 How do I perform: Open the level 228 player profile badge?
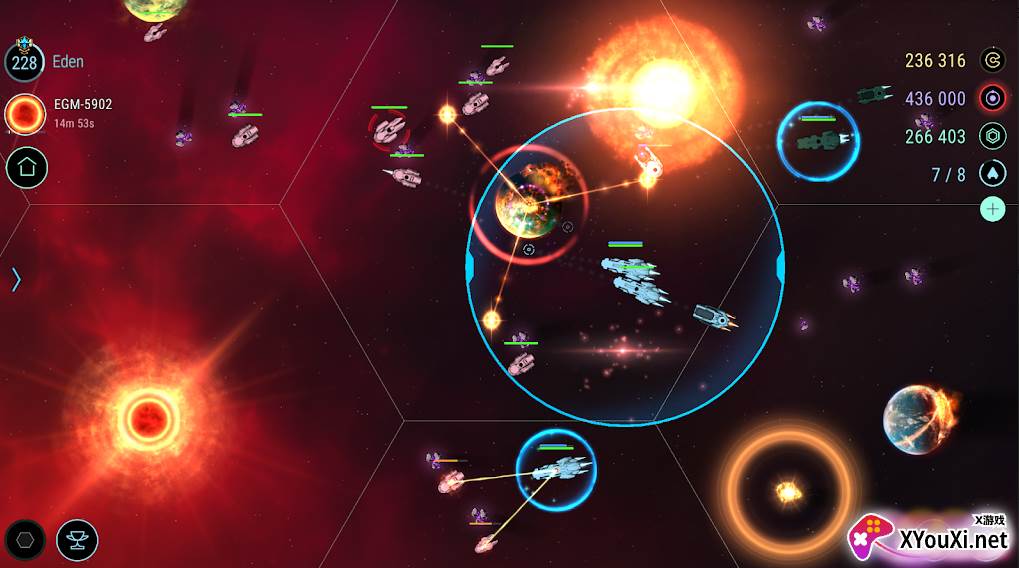point(24,61)
